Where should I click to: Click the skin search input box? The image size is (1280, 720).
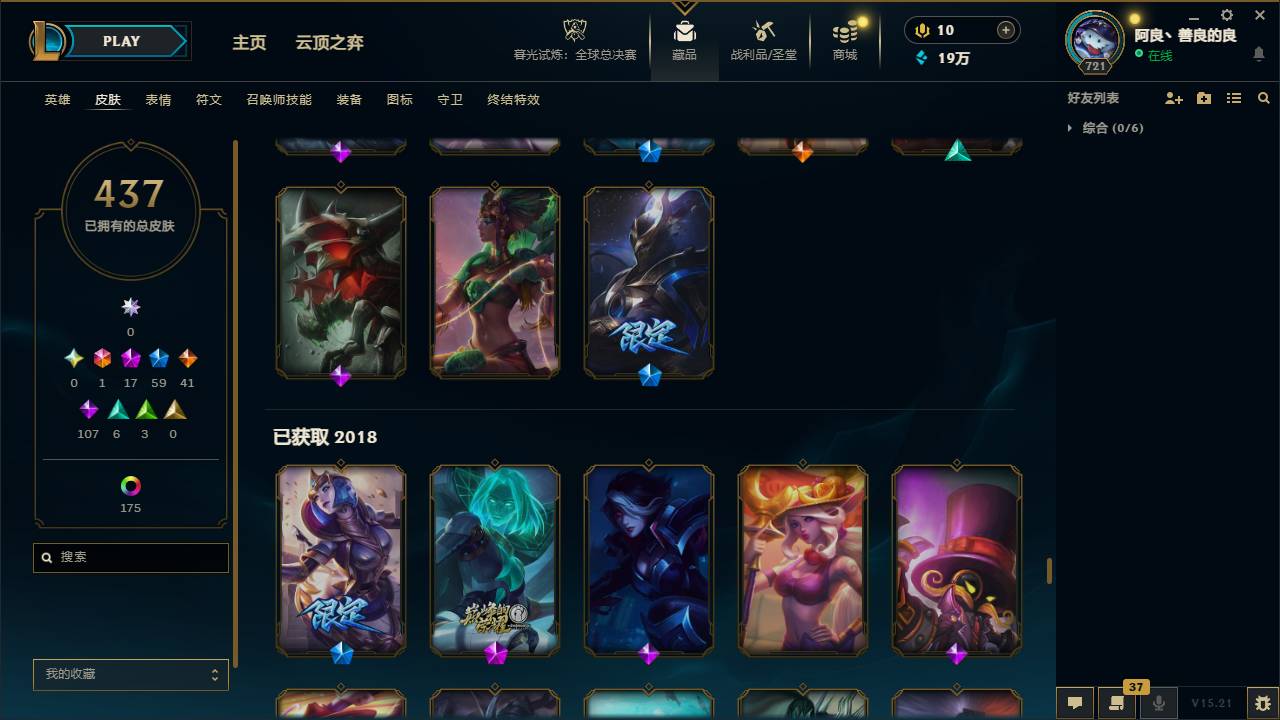point(130,557)
